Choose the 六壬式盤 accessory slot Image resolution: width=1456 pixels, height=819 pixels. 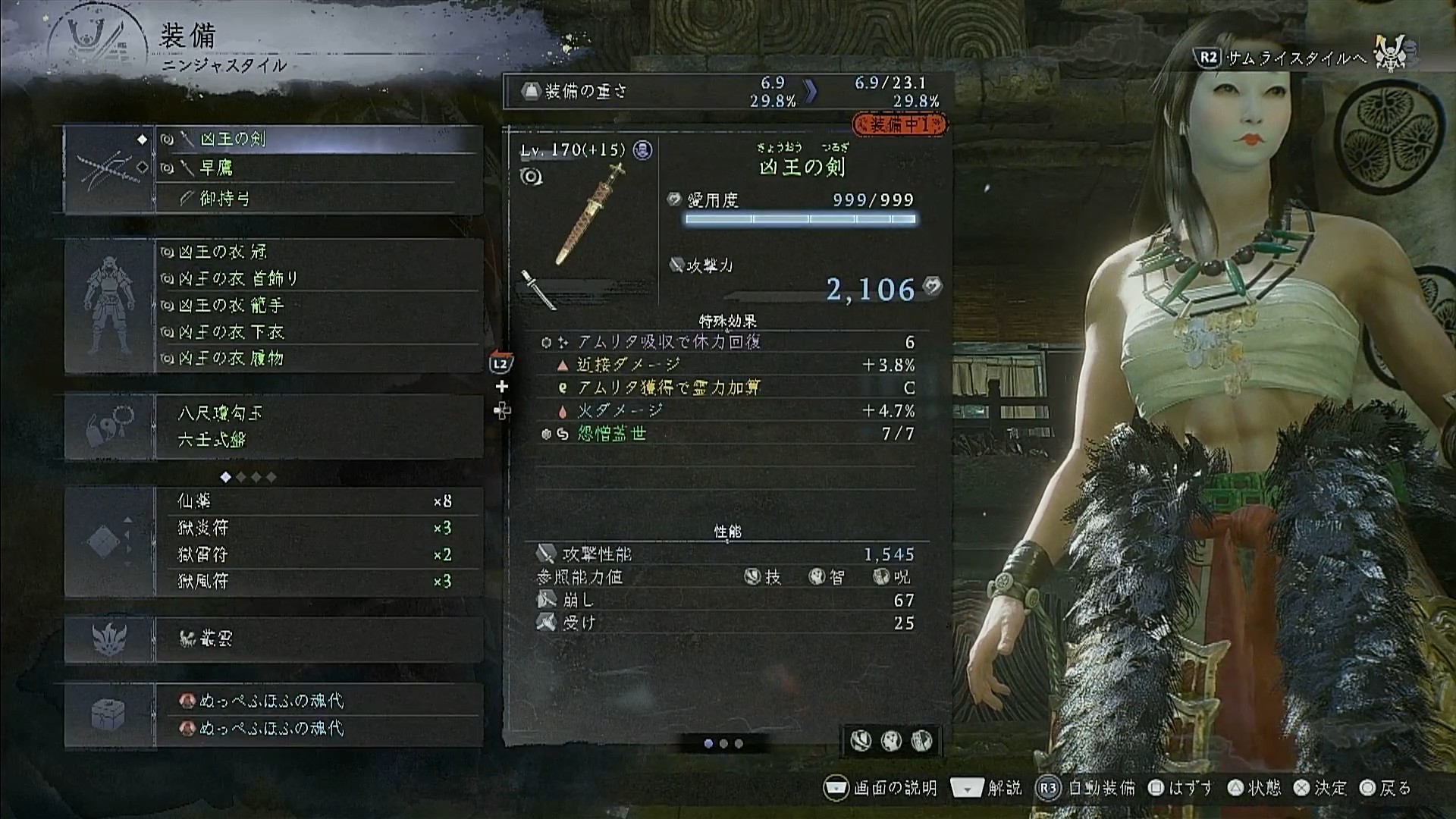[x=318, y=440]
